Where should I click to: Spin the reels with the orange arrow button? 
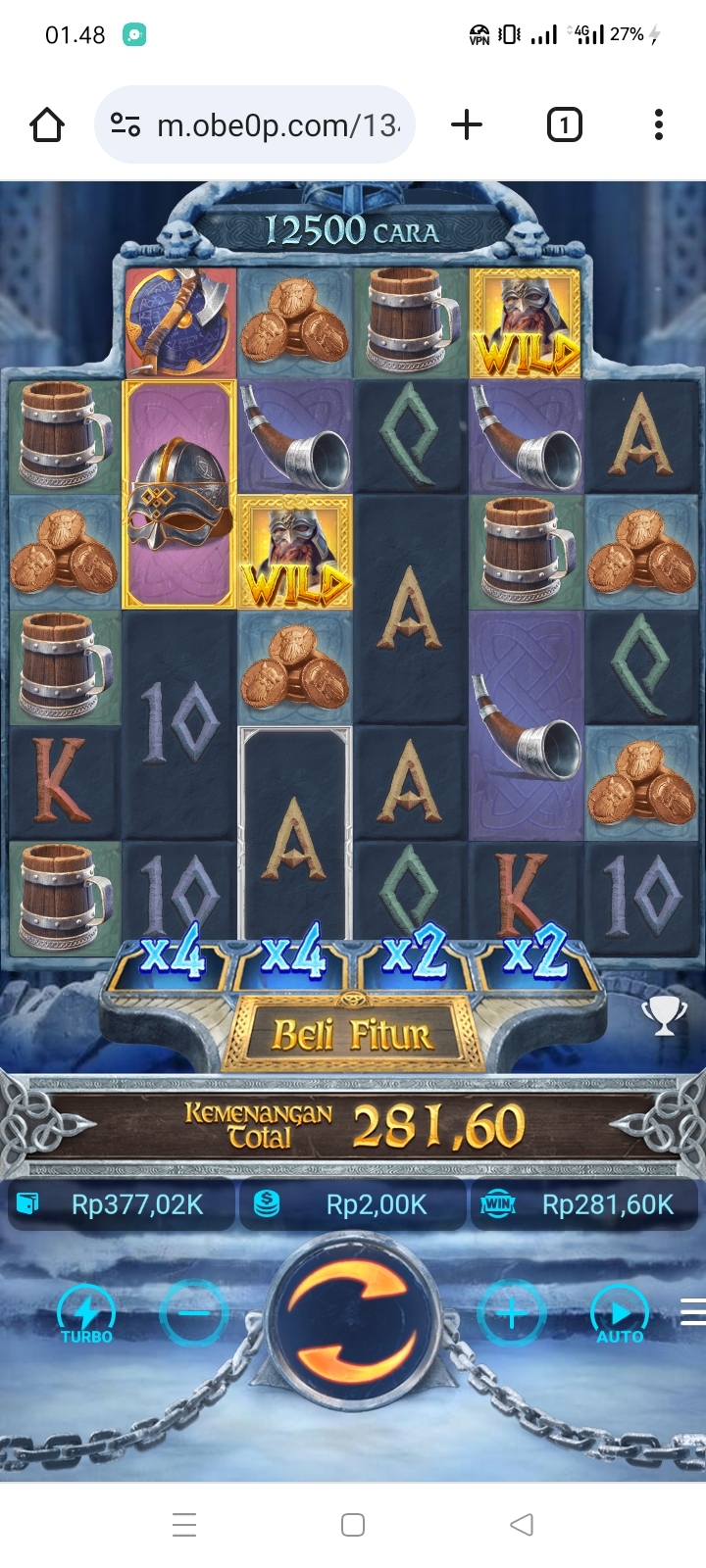click(x=353, y=1315)
